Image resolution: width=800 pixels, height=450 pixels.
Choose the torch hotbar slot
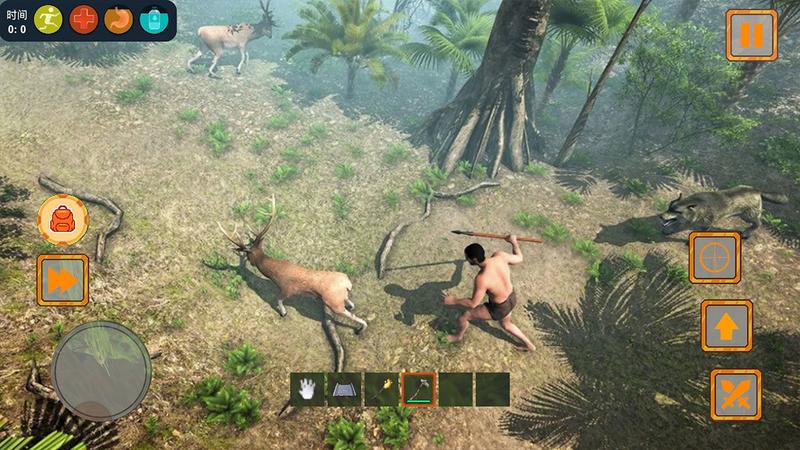[381, 389]
